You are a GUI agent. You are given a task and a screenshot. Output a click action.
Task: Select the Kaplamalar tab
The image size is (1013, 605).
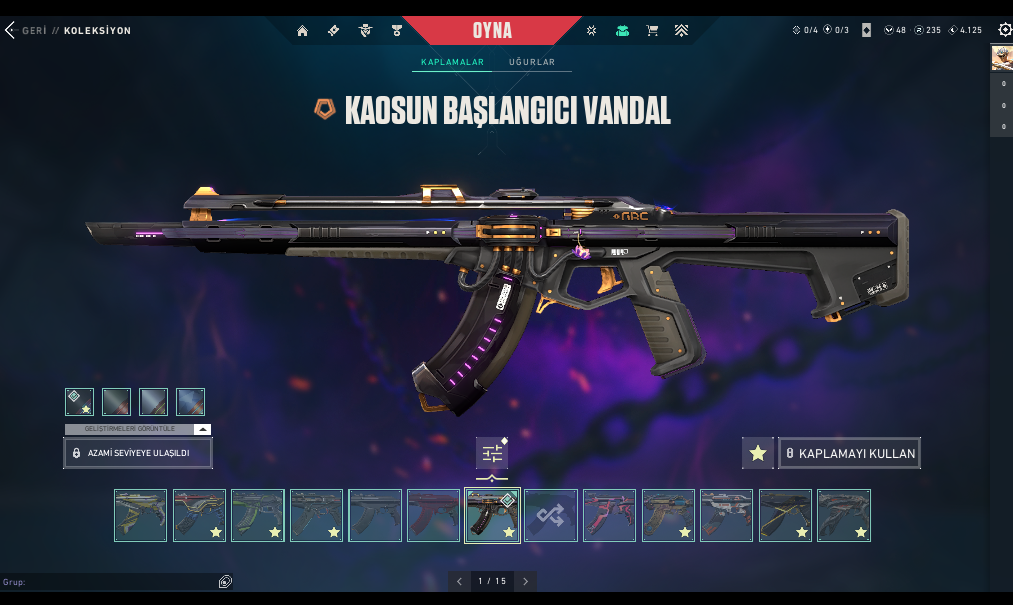pyautogui.click(x=452, y=63)
